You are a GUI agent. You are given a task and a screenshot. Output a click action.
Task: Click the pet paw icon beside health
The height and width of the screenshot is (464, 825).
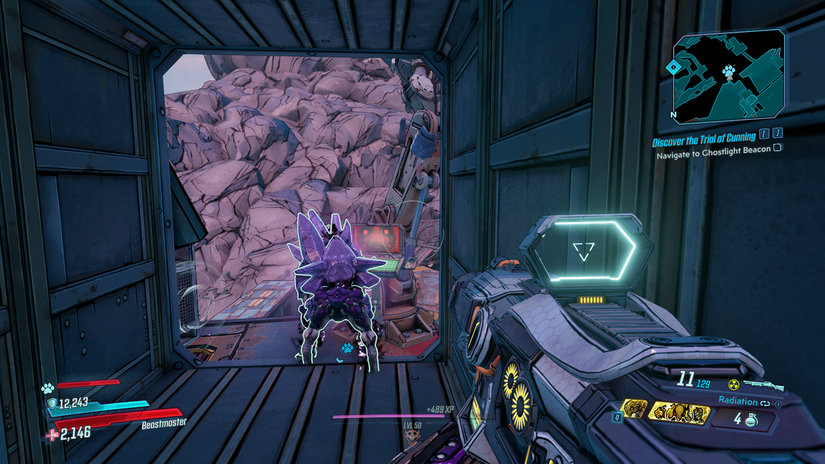tap(47, 386)
